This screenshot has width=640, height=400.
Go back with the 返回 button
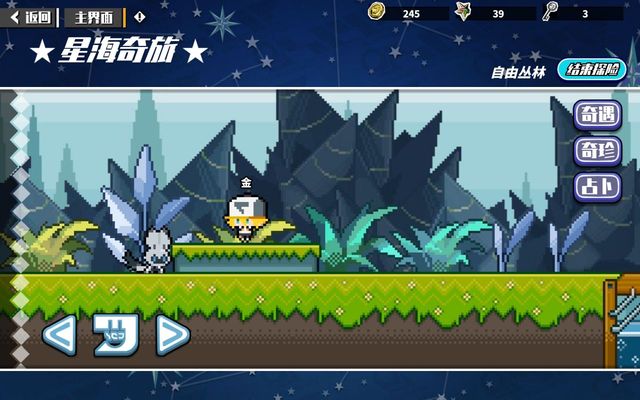pos(31,17)
